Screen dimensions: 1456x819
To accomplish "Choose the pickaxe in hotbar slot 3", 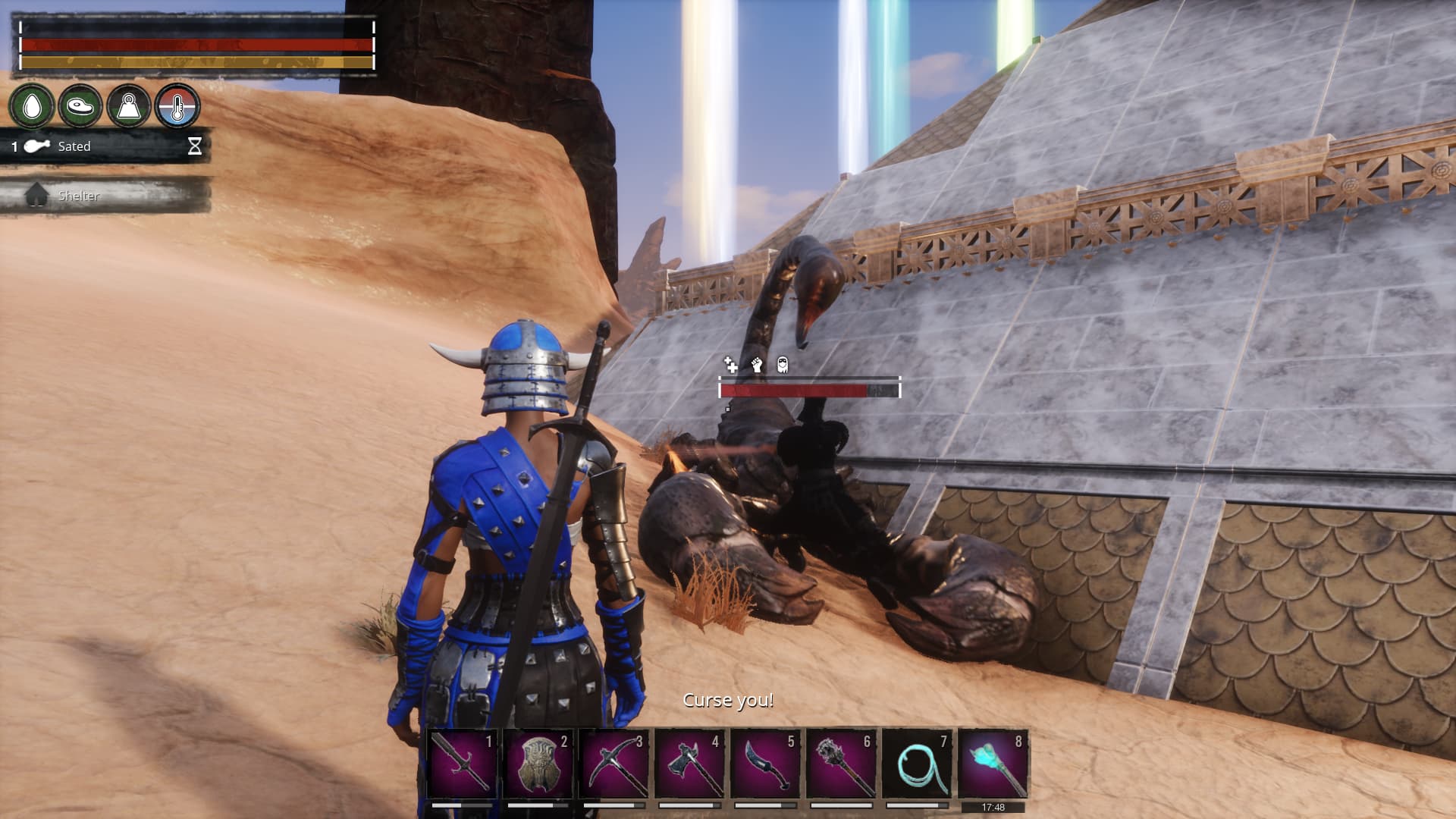I will point(613,763).
